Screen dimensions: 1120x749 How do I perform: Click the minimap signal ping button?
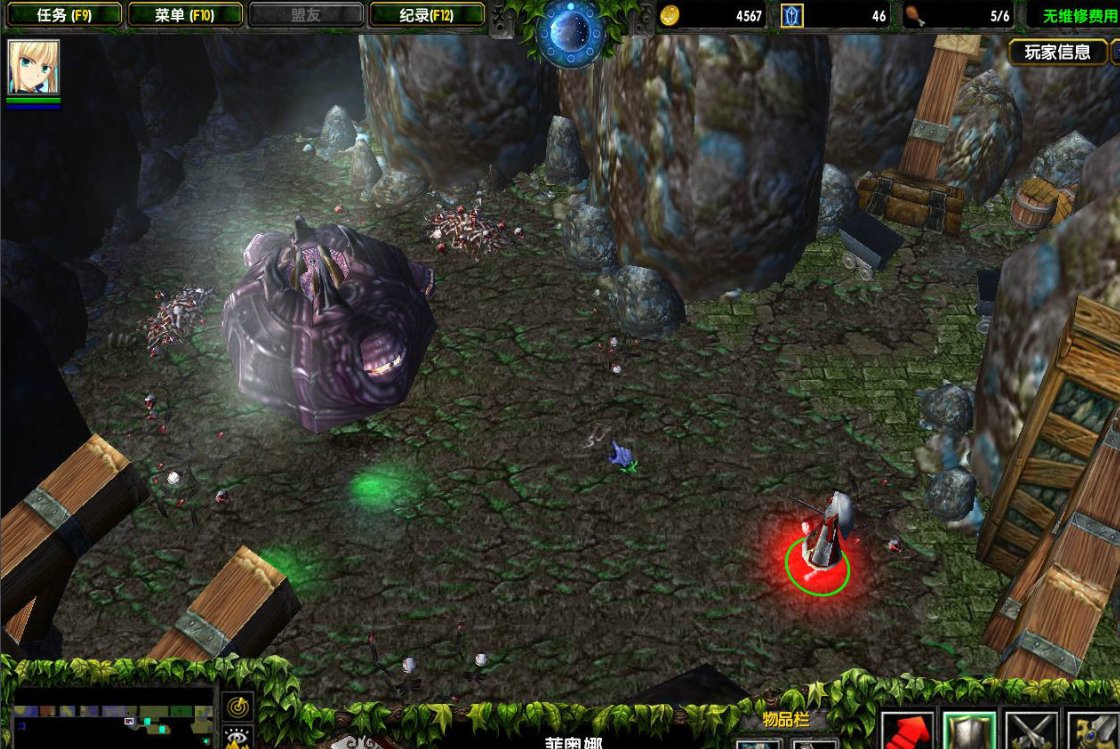237,705
